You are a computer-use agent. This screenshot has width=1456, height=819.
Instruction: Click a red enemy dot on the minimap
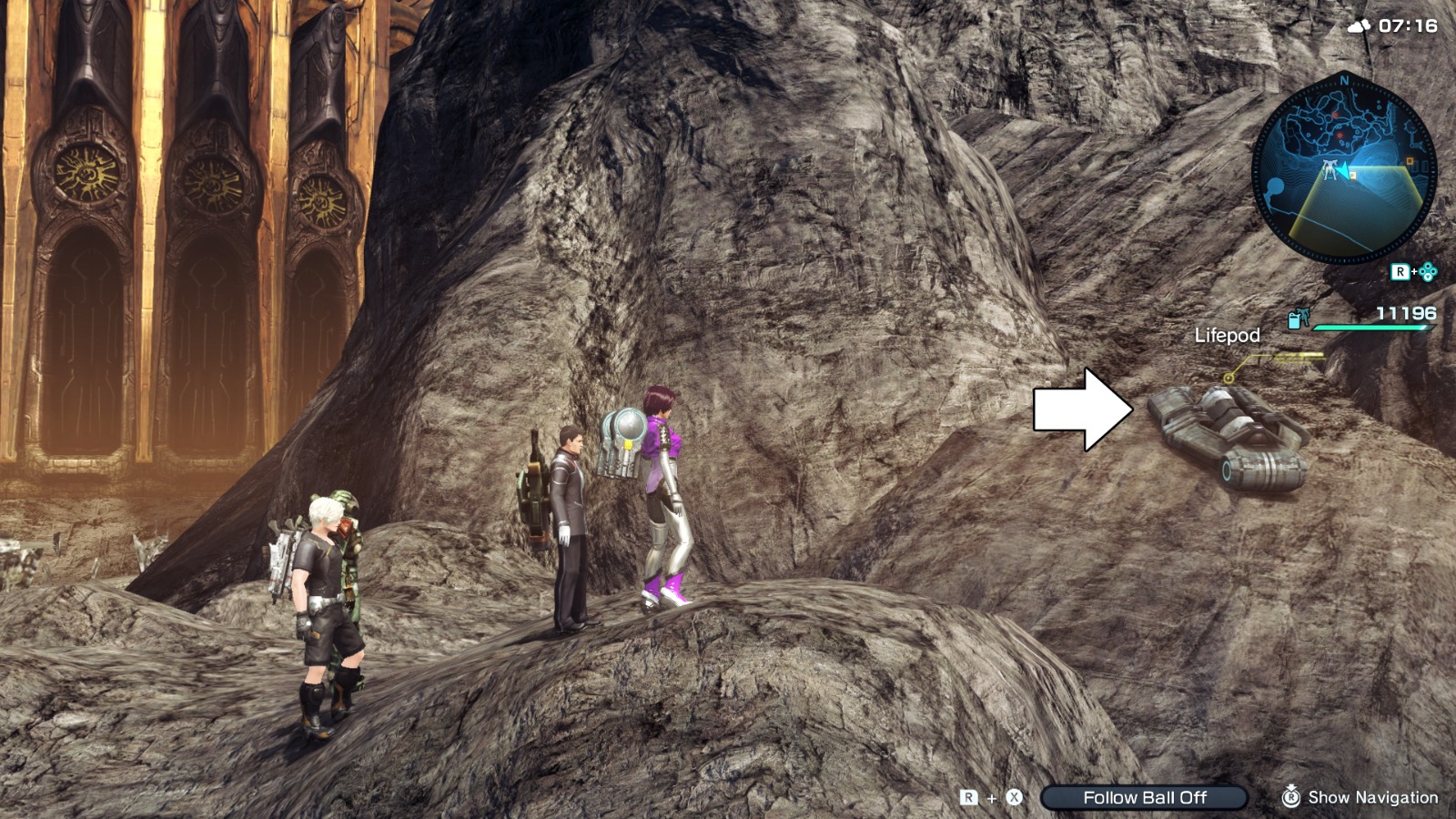click(x=1334, y=115)
